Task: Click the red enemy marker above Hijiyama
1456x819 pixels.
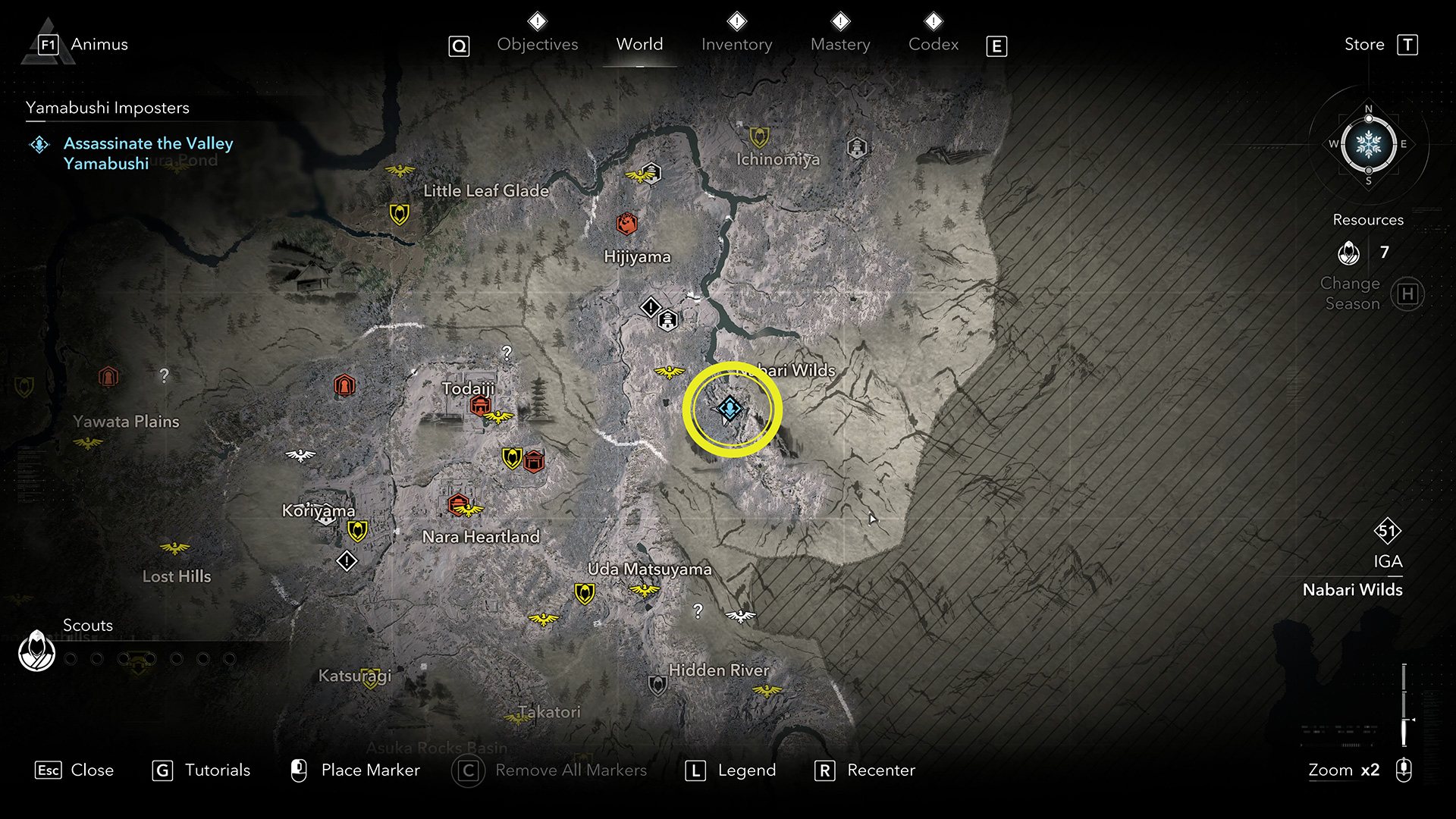Action: pos(626,223)
